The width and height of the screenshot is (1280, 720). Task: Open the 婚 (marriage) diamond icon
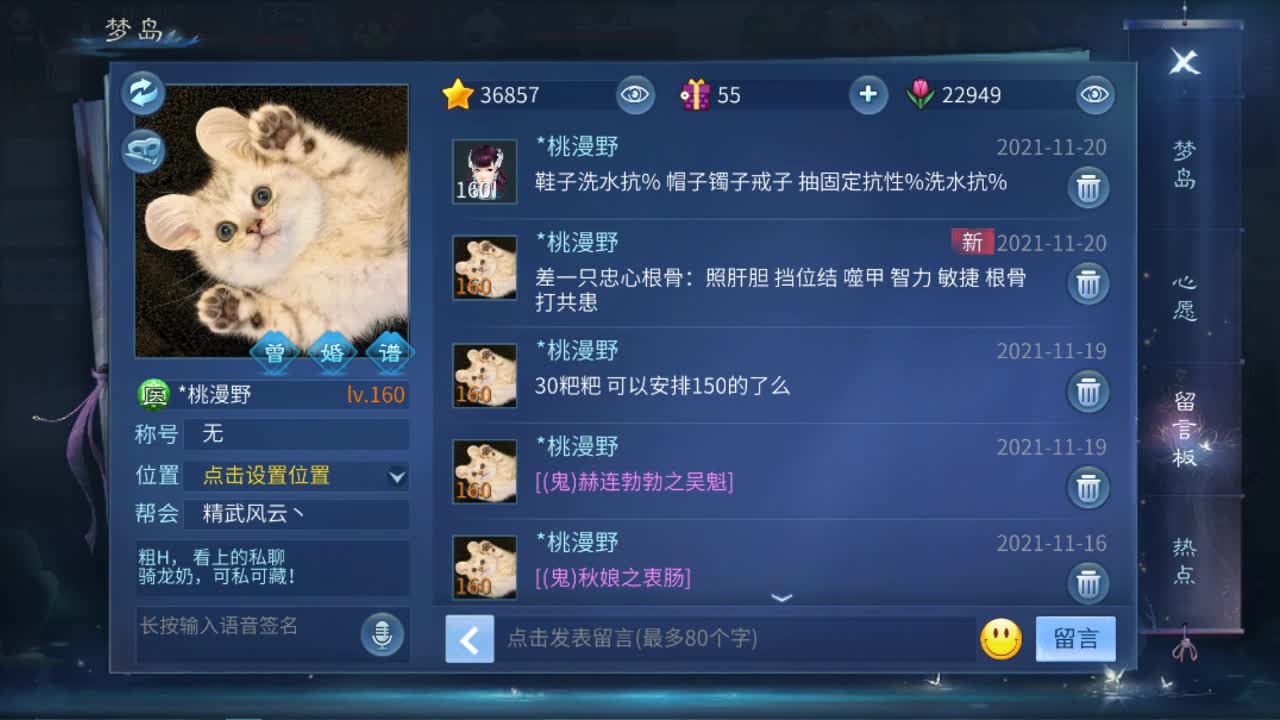(x=332, y=352)
